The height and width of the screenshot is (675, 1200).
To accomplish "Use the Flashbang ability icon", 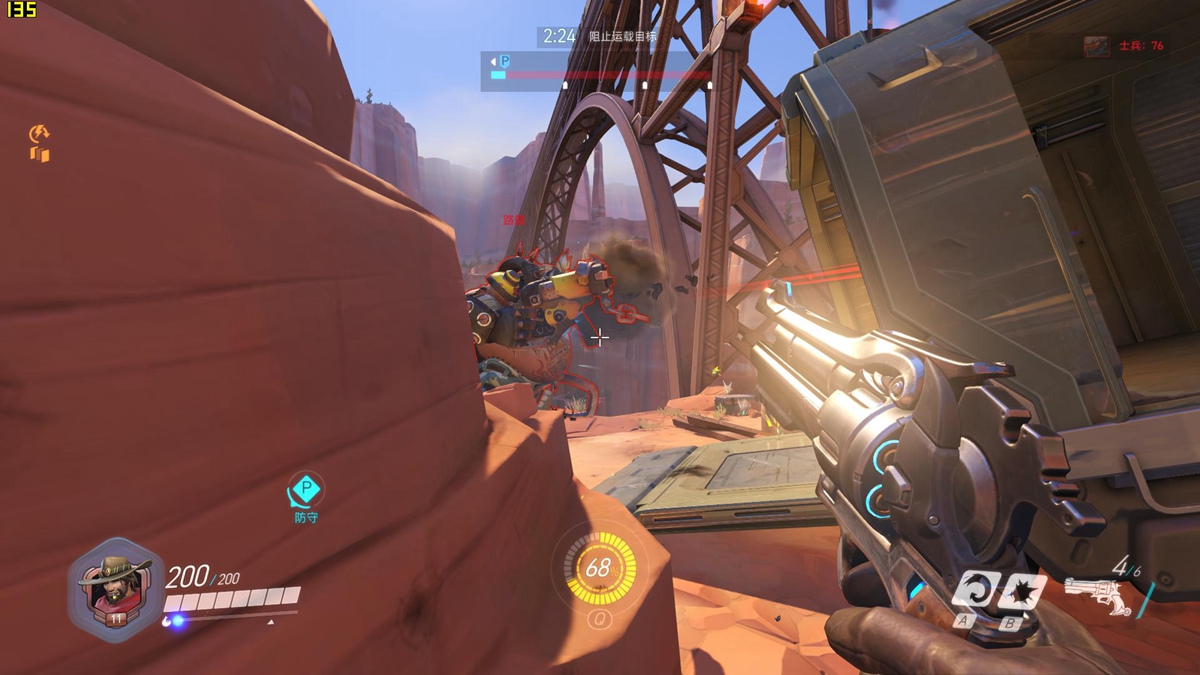I will tap(1019, 590).
